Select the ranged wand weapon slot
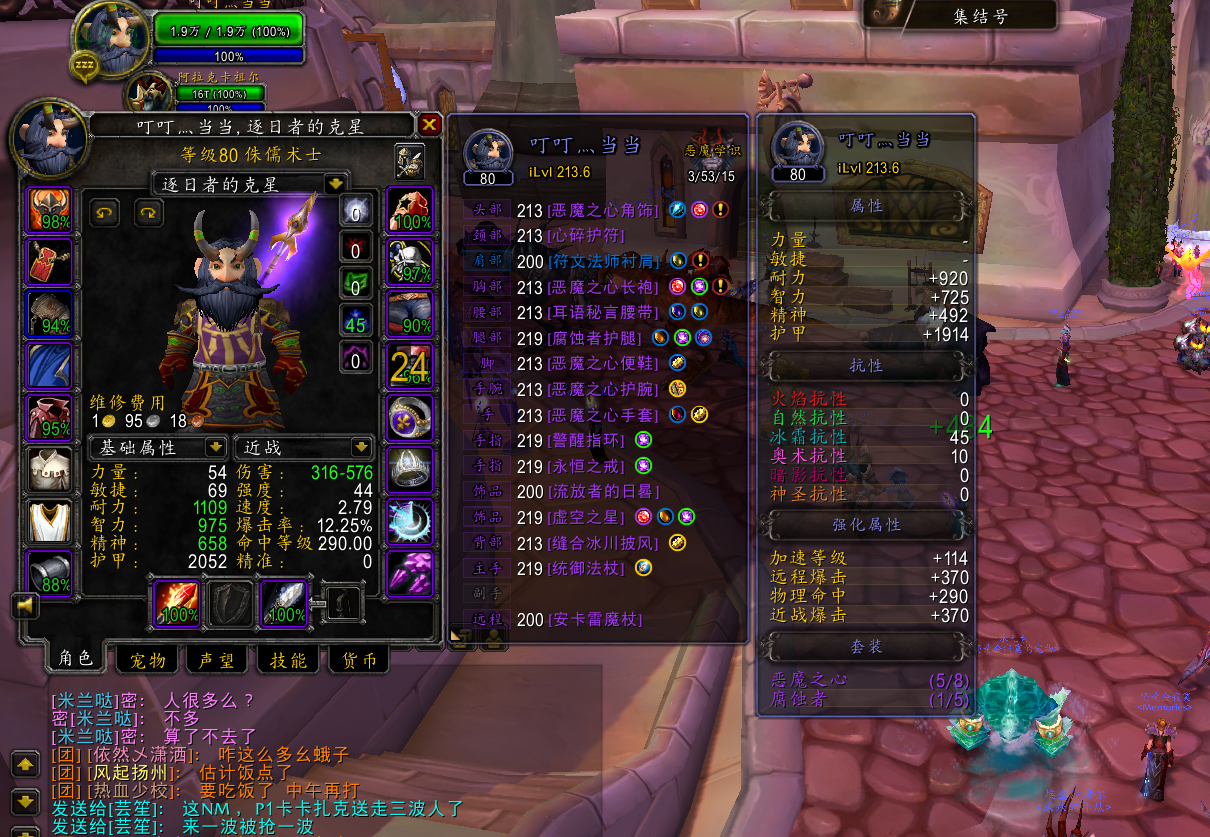This screenshot has width=1210, height=837. point(285,603)
